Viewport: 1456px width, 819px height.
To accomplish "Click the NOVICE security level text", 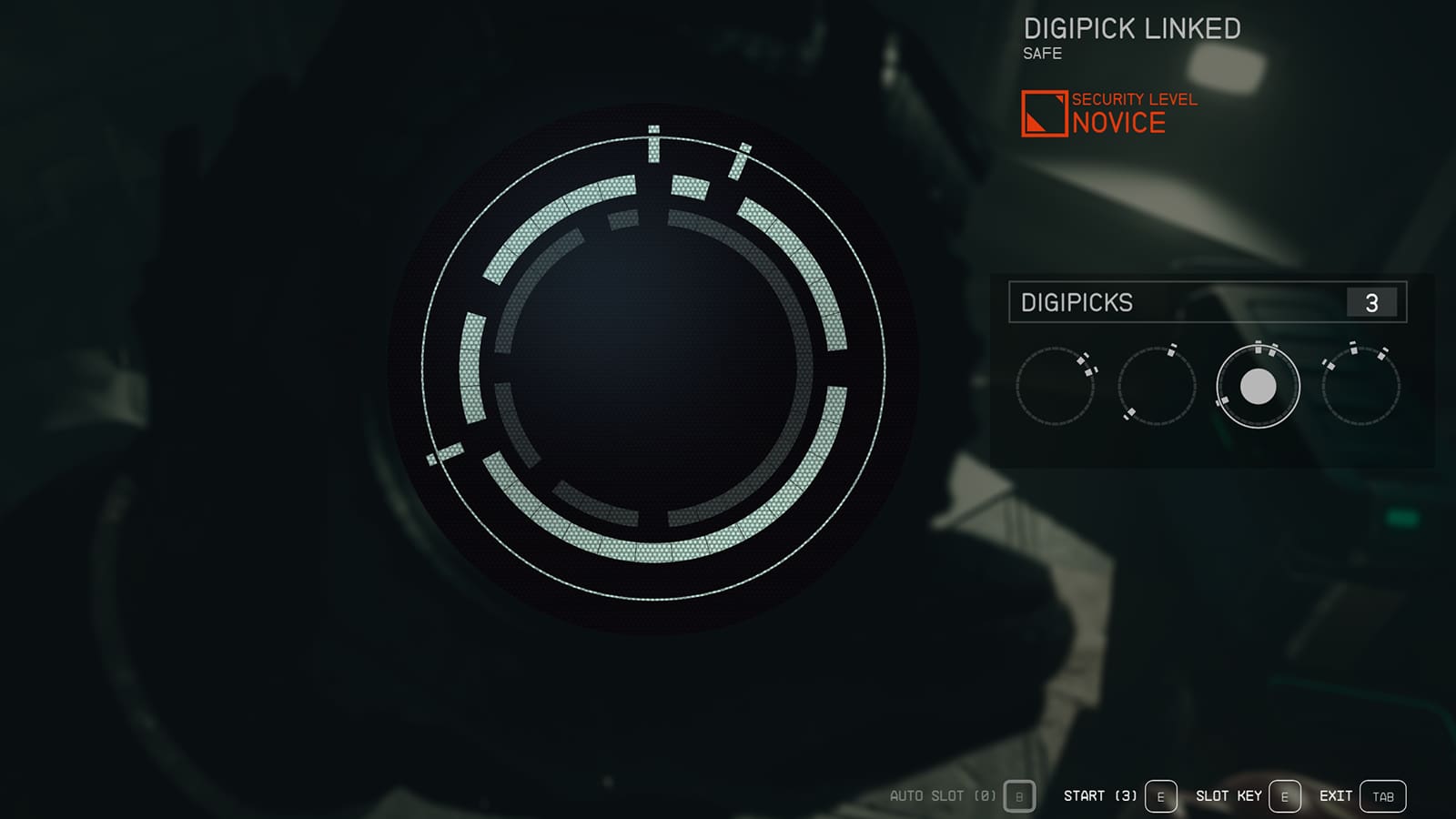I will 1117,122.
